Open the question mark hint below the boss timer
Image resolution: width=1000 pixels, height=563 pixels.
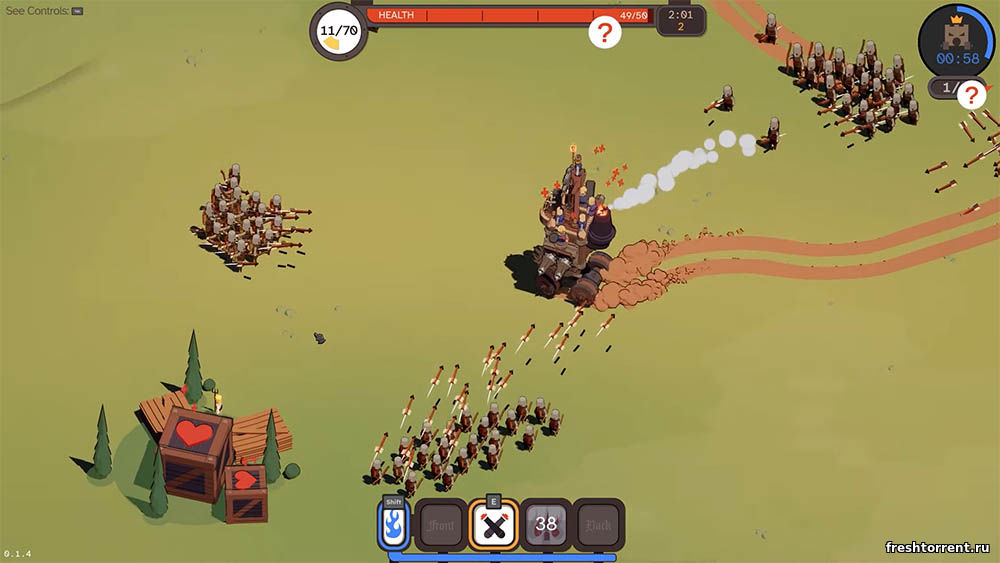coord(972,95)
